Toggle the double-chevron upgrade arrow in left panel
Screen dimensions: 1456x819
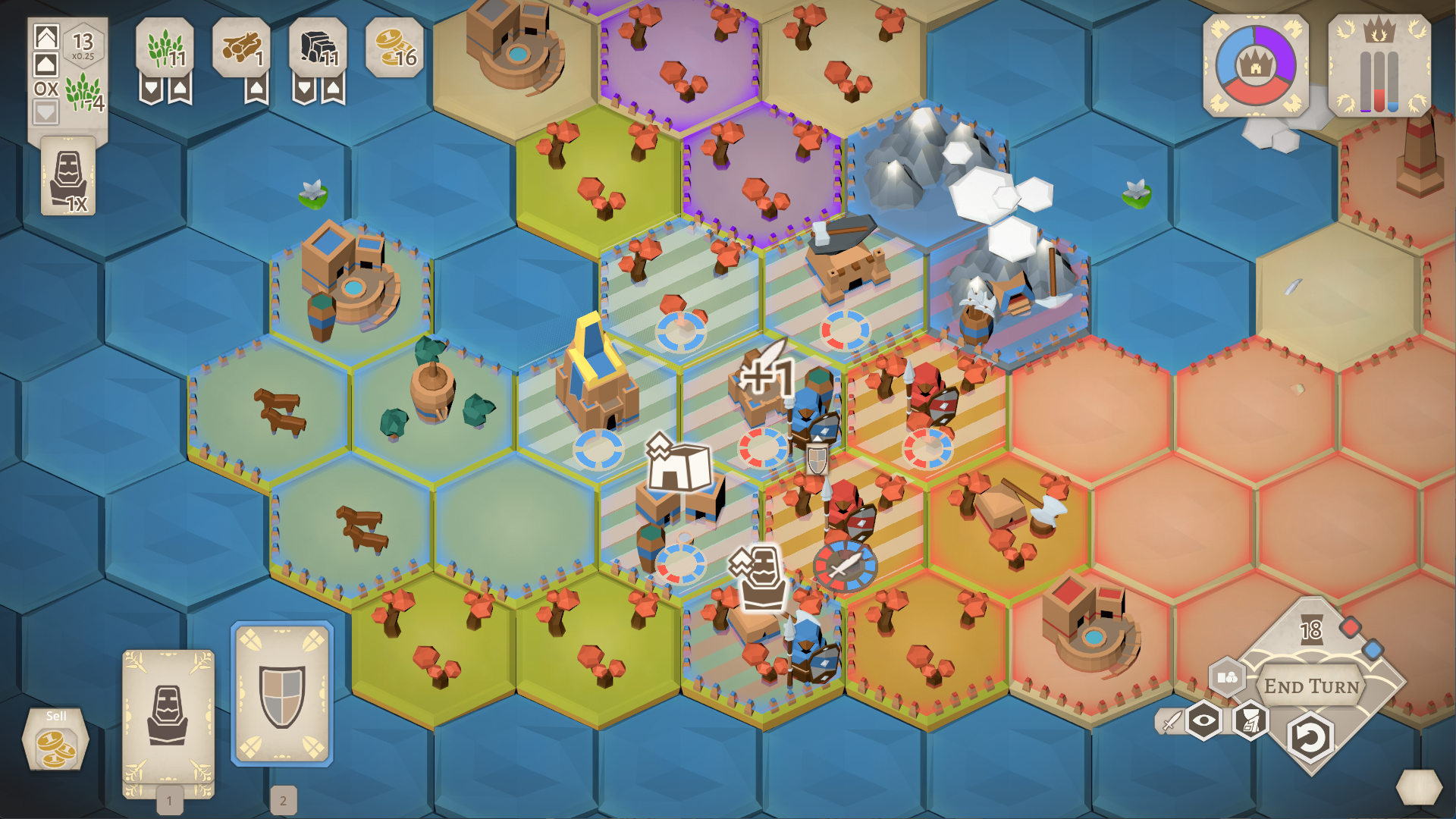pyautogui.click(x=48, y=36)
